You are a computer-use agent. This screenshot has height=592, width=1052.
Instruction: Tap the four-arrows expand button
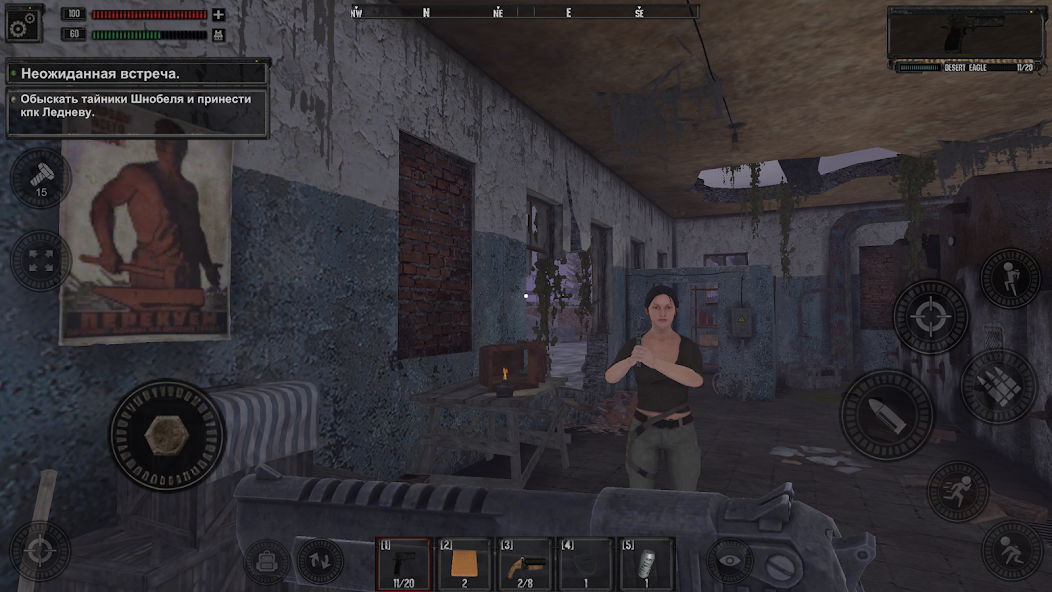click(x=40, y=260)
